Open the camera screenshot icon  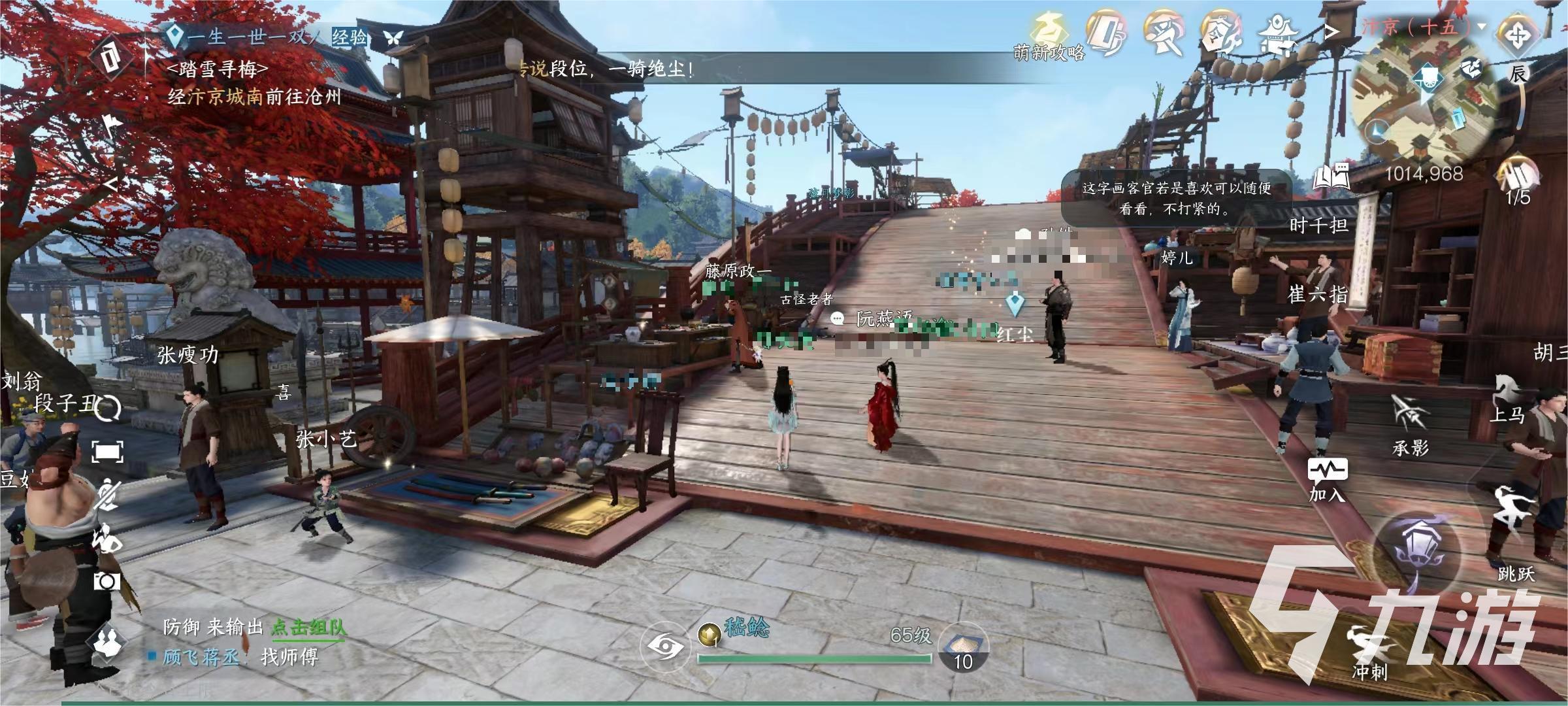click(x=106, y=581)
